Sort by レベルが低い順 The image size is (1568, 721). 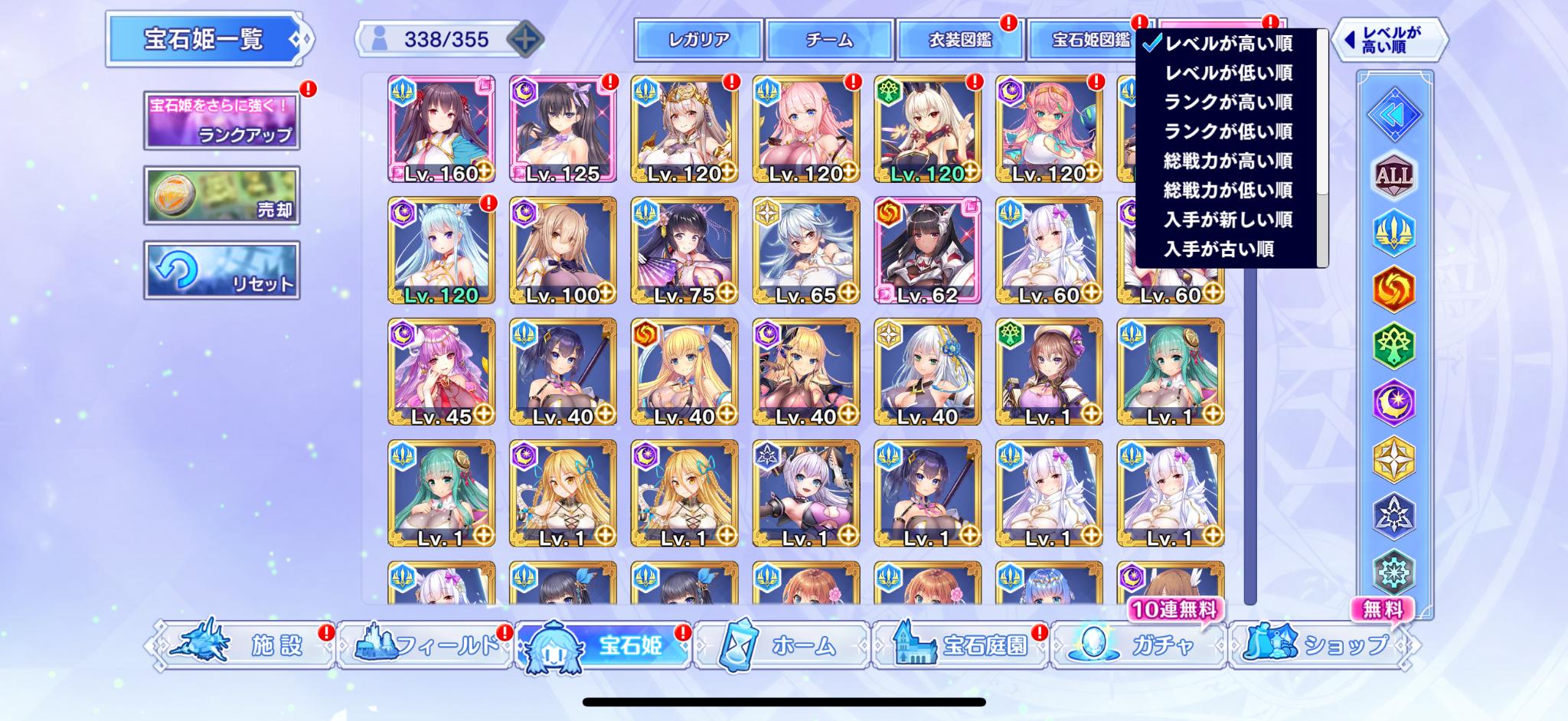point(1228,73)
